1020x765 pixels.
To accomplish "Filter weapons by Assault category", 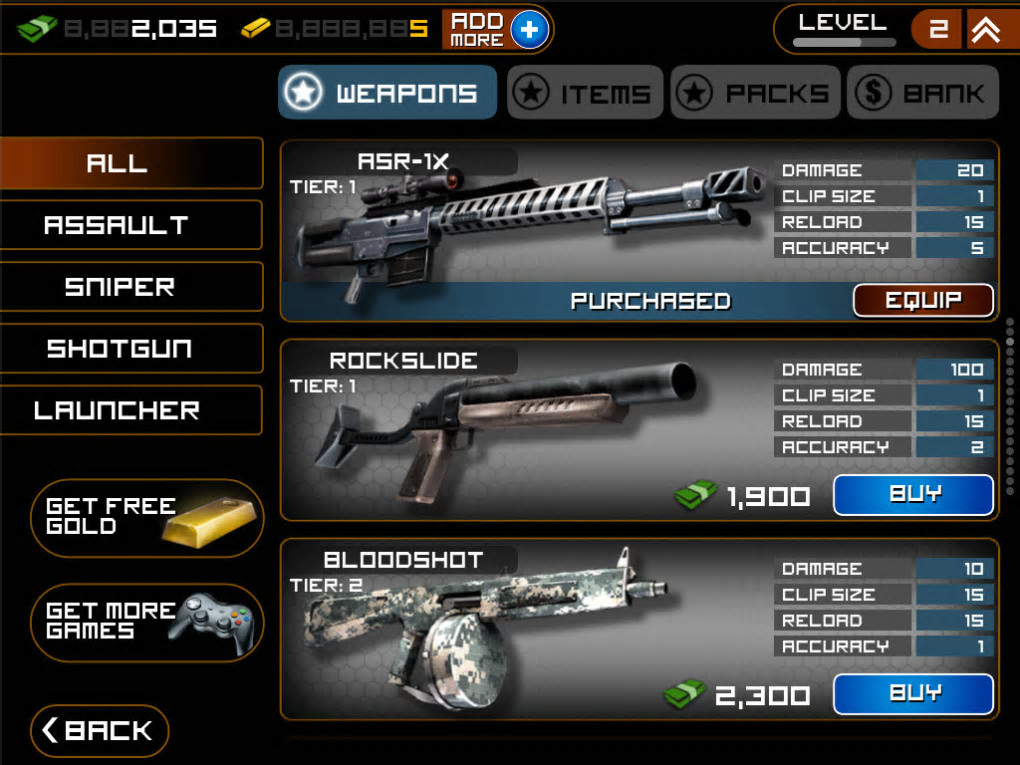I will (131, 225).
